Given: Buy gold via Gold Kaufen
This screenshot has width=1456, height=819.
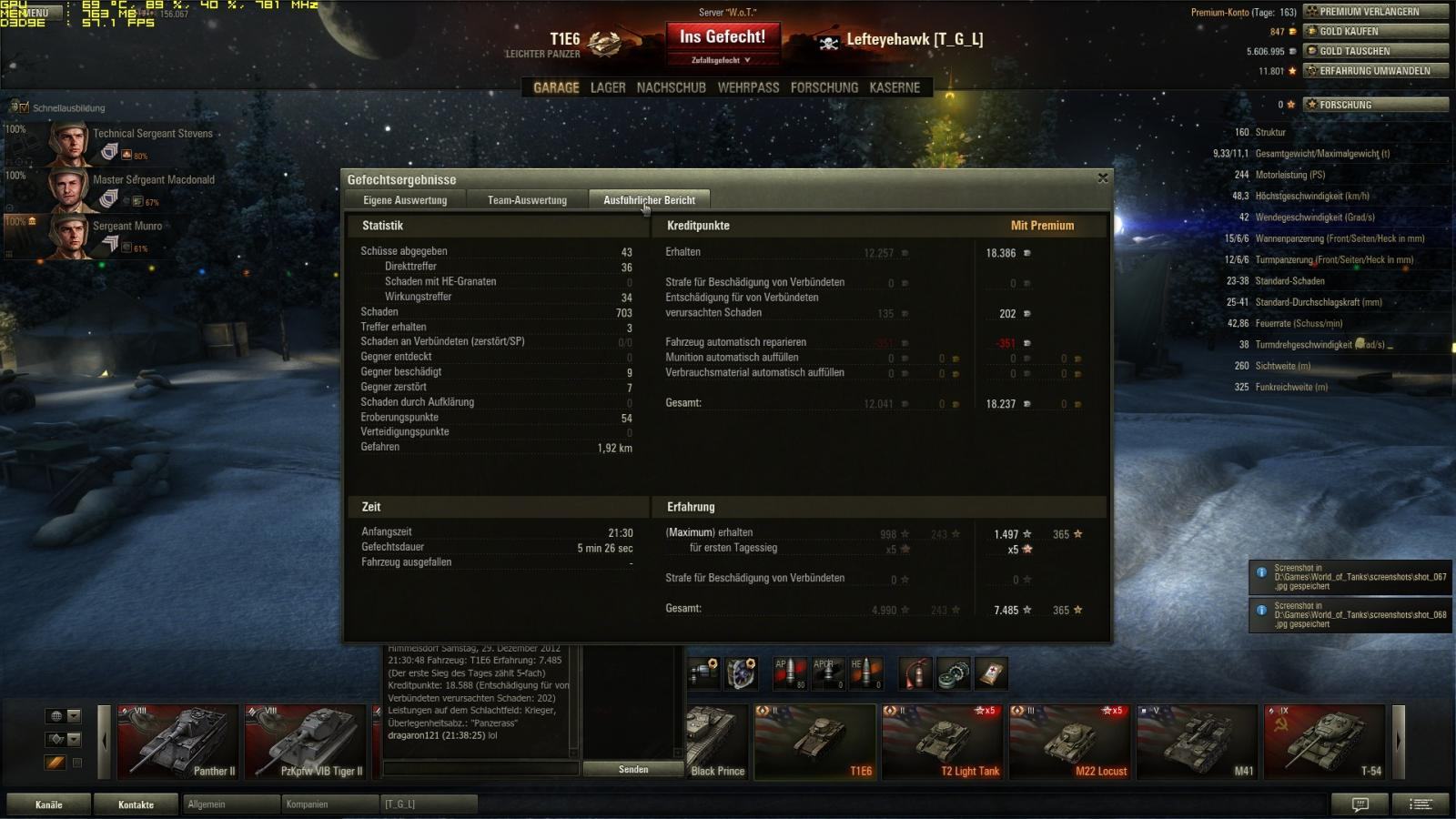Looking at the screenshot, I should [1375, 31].
